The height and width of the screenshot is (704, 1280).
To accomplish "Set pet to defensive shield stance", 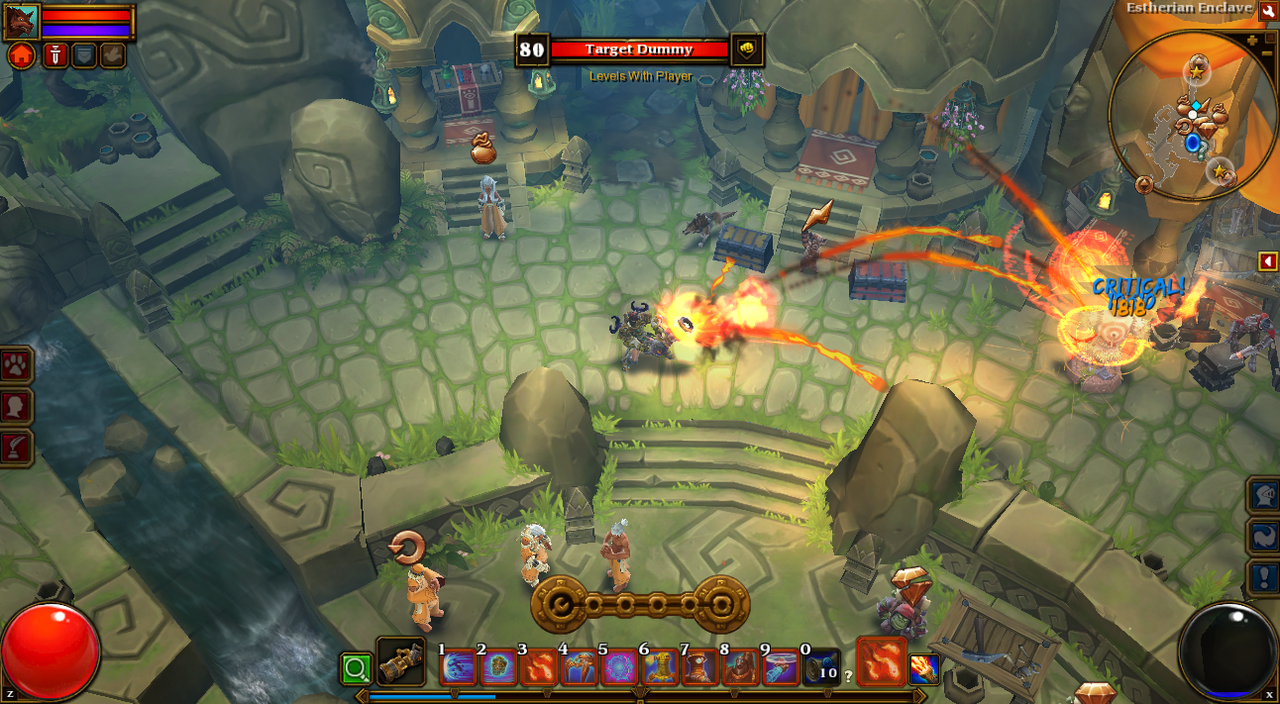I will (x=84, y=55).
